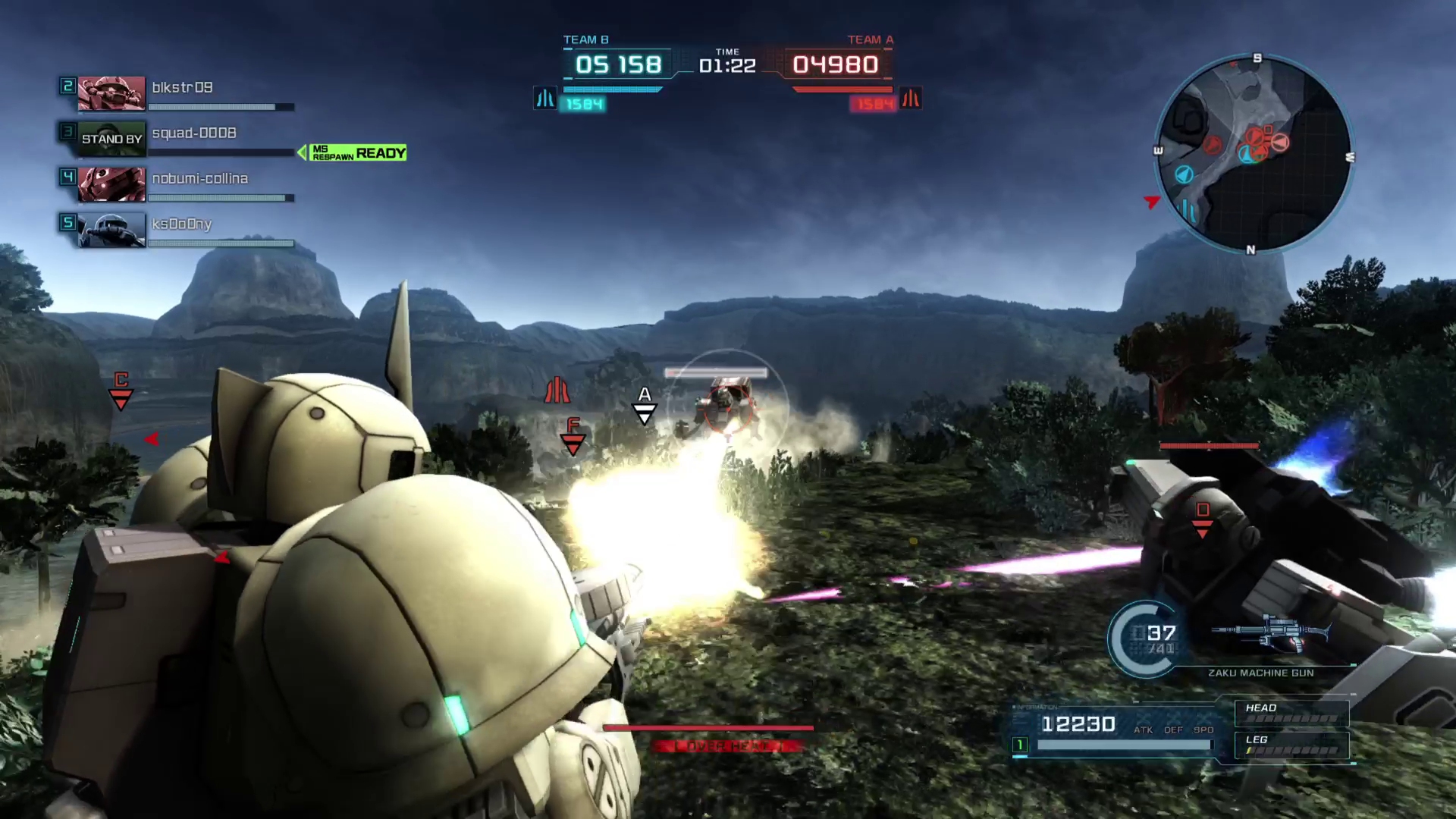This screenshot has width=1456, height=819.
Task: Select the Zaku Machine Gun weapon icon
Action: [x=1271, y=635]
